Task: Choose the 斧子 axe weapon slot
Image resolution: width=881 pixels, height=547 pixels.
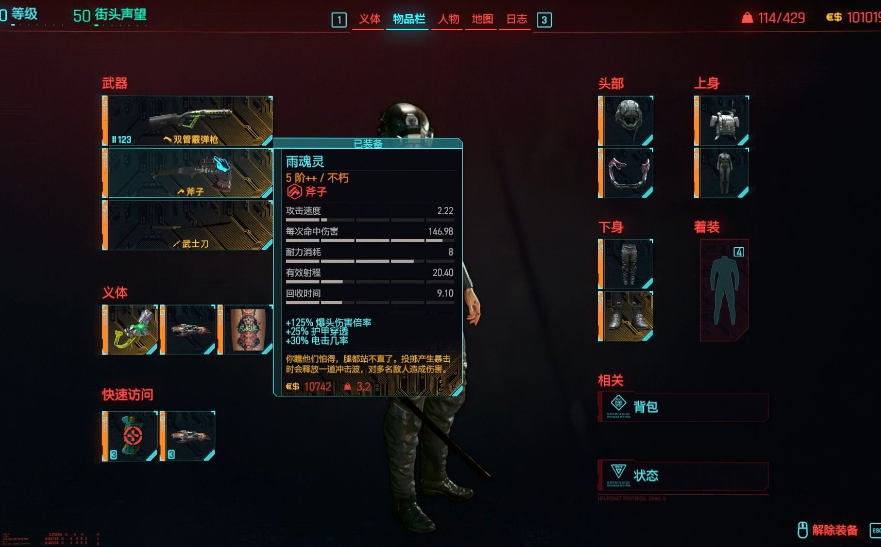Action: pyautogui.click(x=187, y=173)
